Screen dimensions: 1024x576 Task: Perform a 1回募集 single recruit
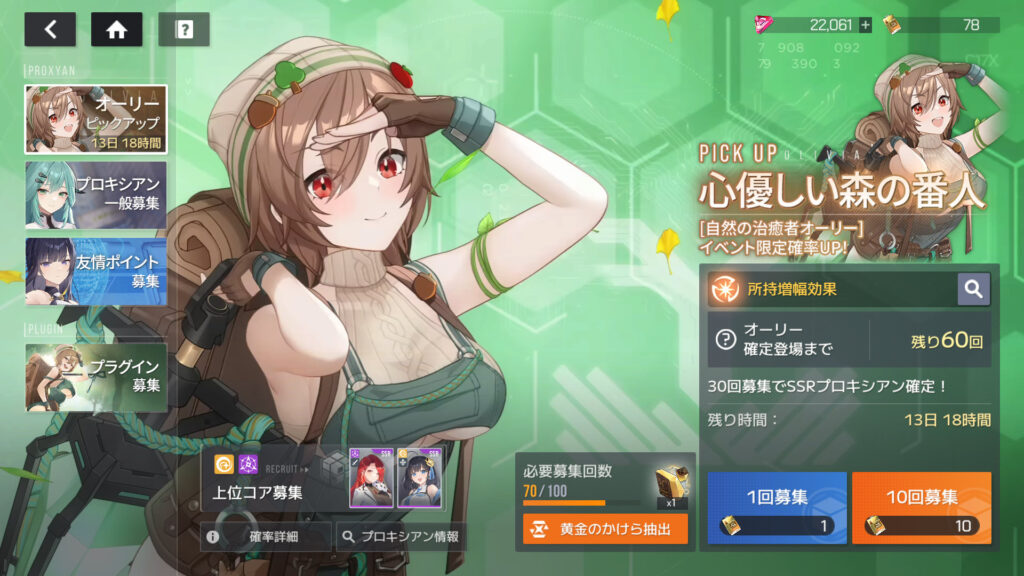[x=777, y=508]
